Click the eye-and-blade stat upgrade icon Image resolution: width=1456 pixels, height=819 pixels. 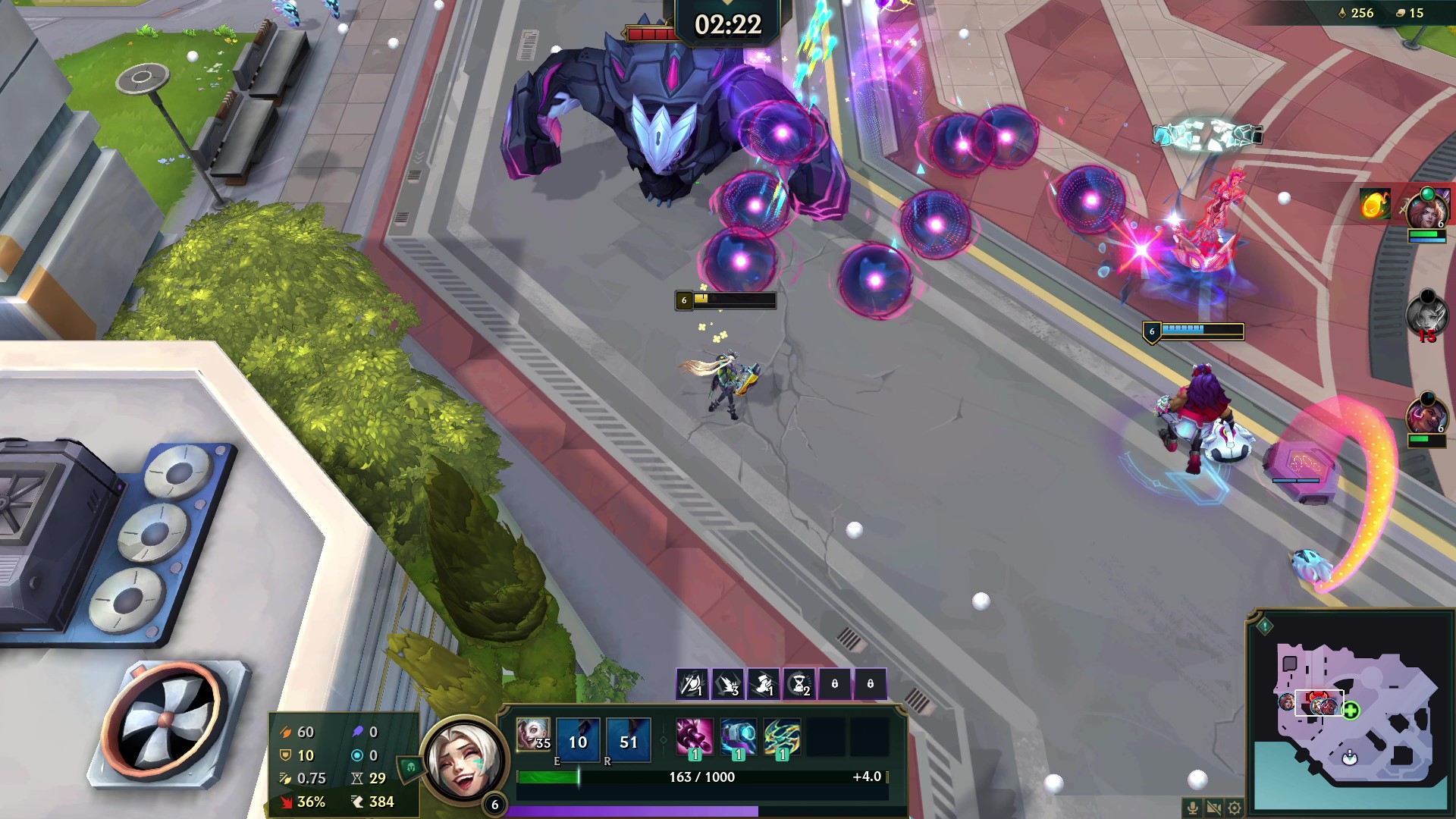tap(692, 684)
